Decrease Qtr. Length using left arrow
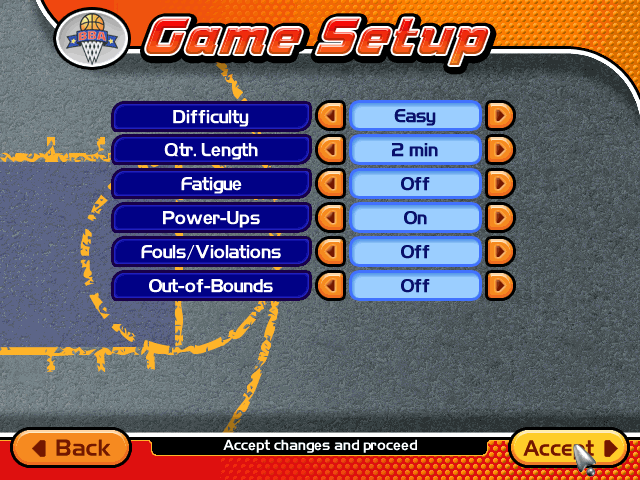Image resolution: width=640 pixels, height=480 pixels. click(x=330, y=150)
